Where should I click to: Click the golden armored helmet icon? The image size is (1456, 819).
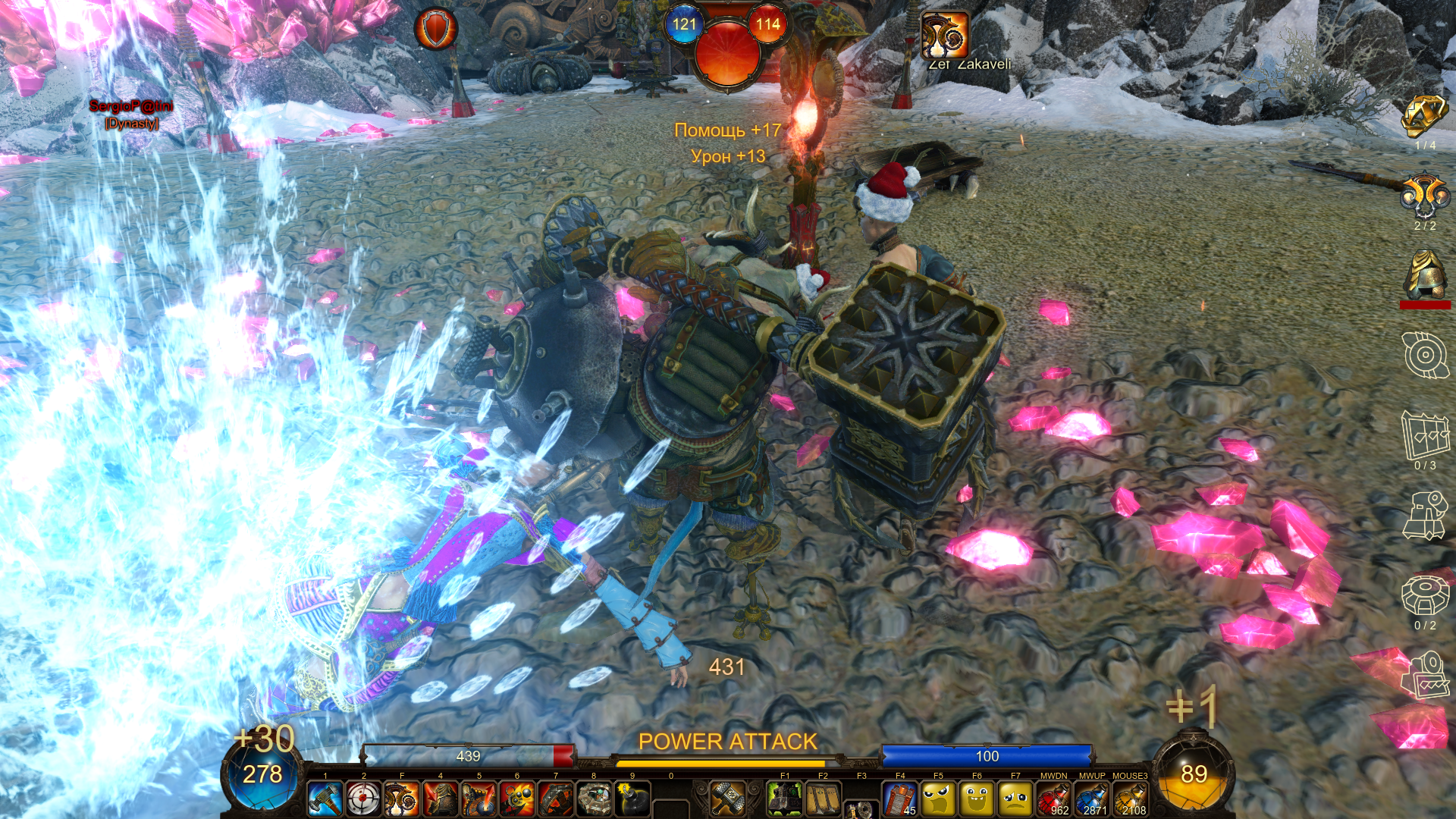click(x=1425, y=275)
